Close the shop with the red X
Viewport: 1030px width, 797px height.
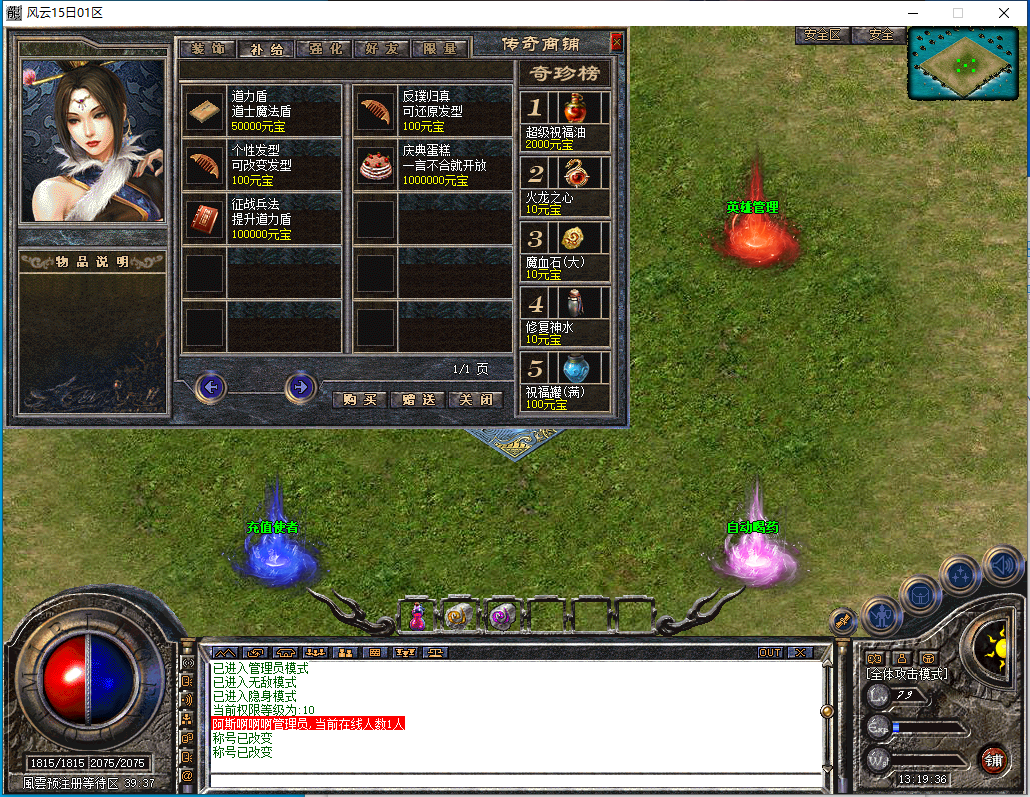coord(616,42)
